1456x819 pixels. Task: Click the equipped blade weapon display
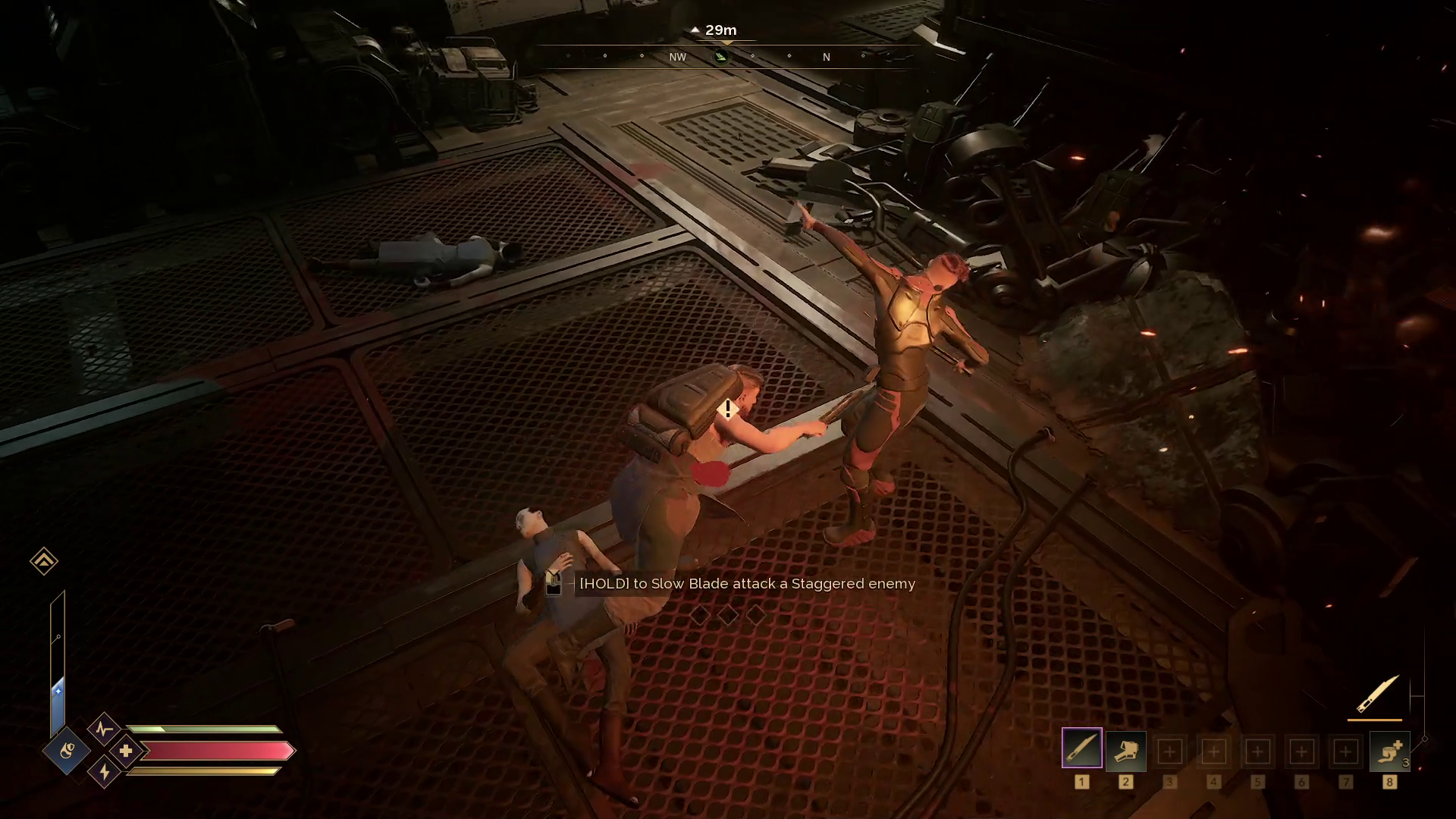(x=1377, y=694)
